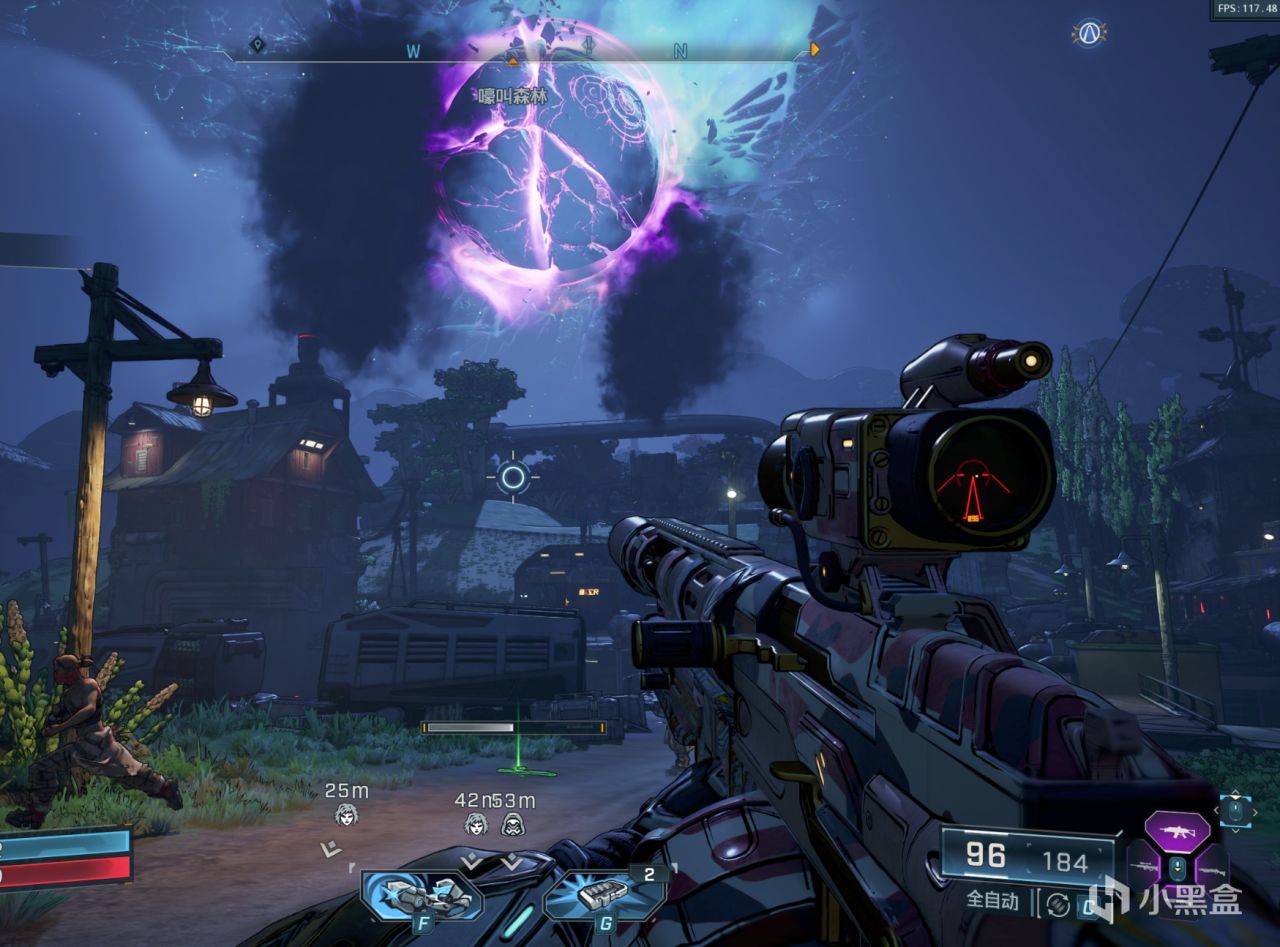Activate the action skill gauntlet icon
This screenshot has height=947, width=1280.
[x=420, y=893]
